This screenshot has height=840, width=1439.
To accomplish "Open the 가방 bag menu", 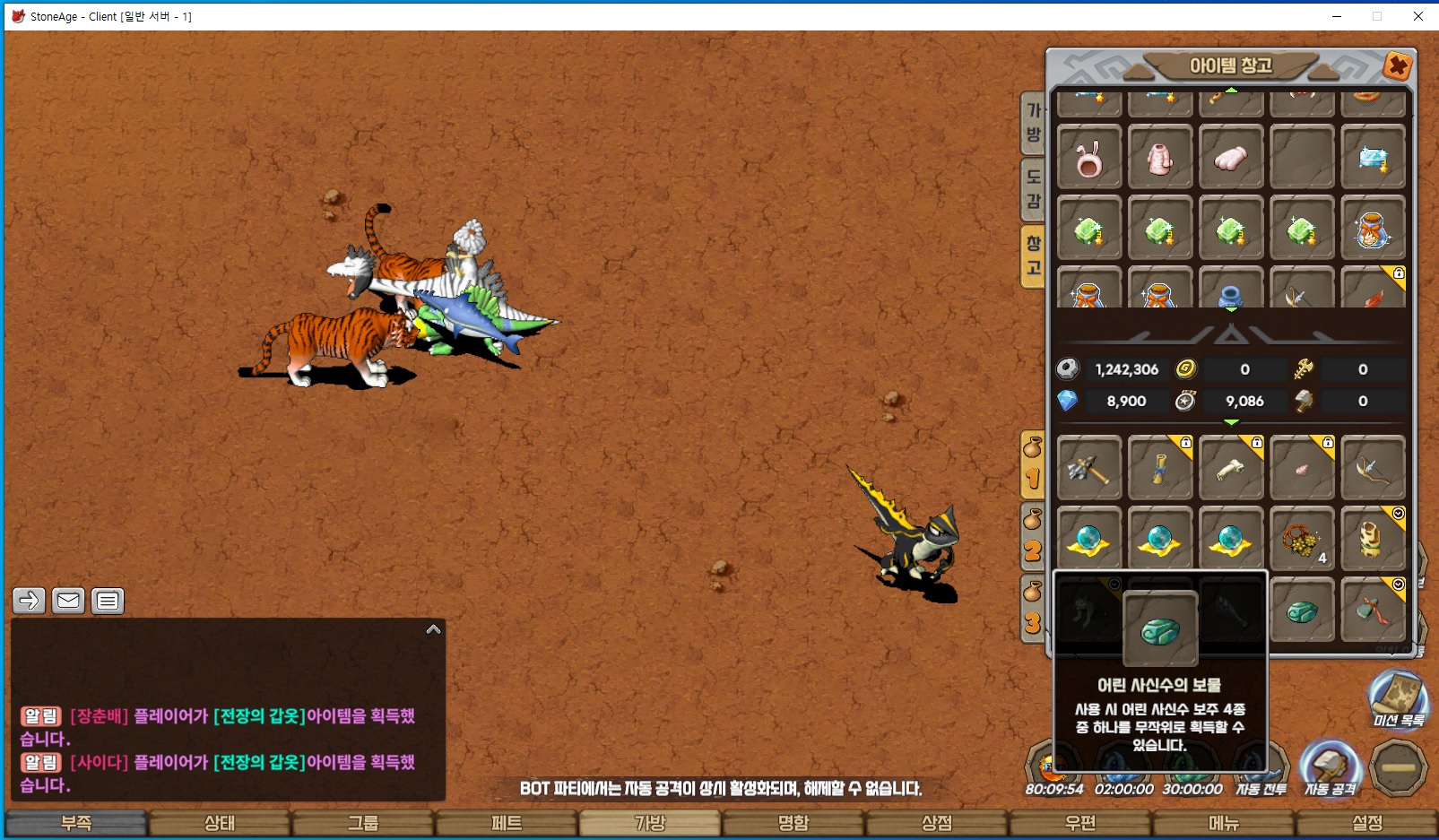I will tap(650, 823).
